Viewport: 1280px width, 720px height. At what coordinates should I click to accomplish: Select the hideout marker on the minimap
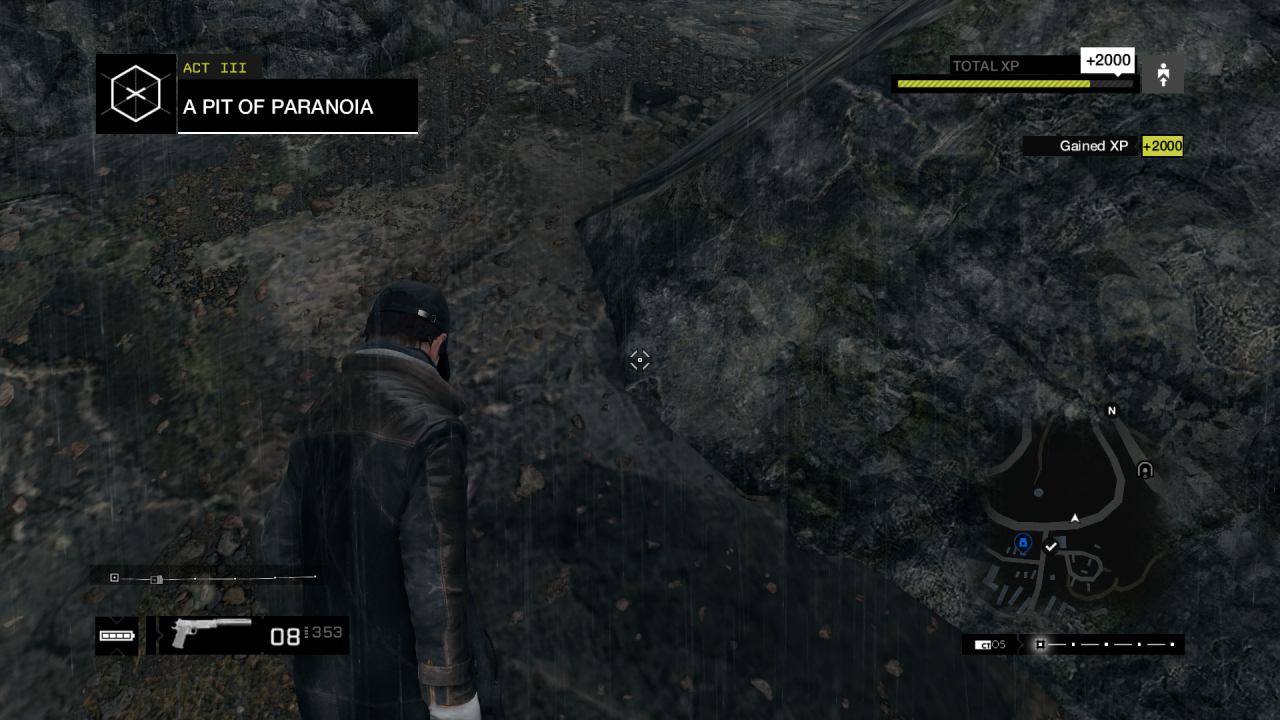click(x=1145, y=470)
